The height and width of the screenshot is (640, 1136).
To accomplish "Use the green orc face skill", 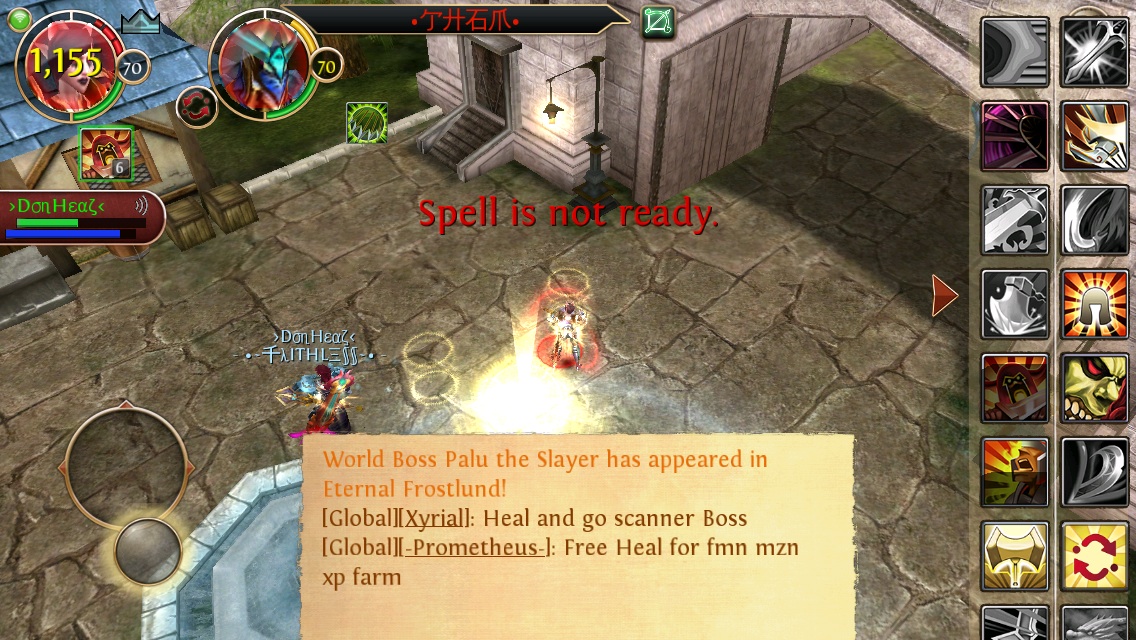I will [1095, 387].
